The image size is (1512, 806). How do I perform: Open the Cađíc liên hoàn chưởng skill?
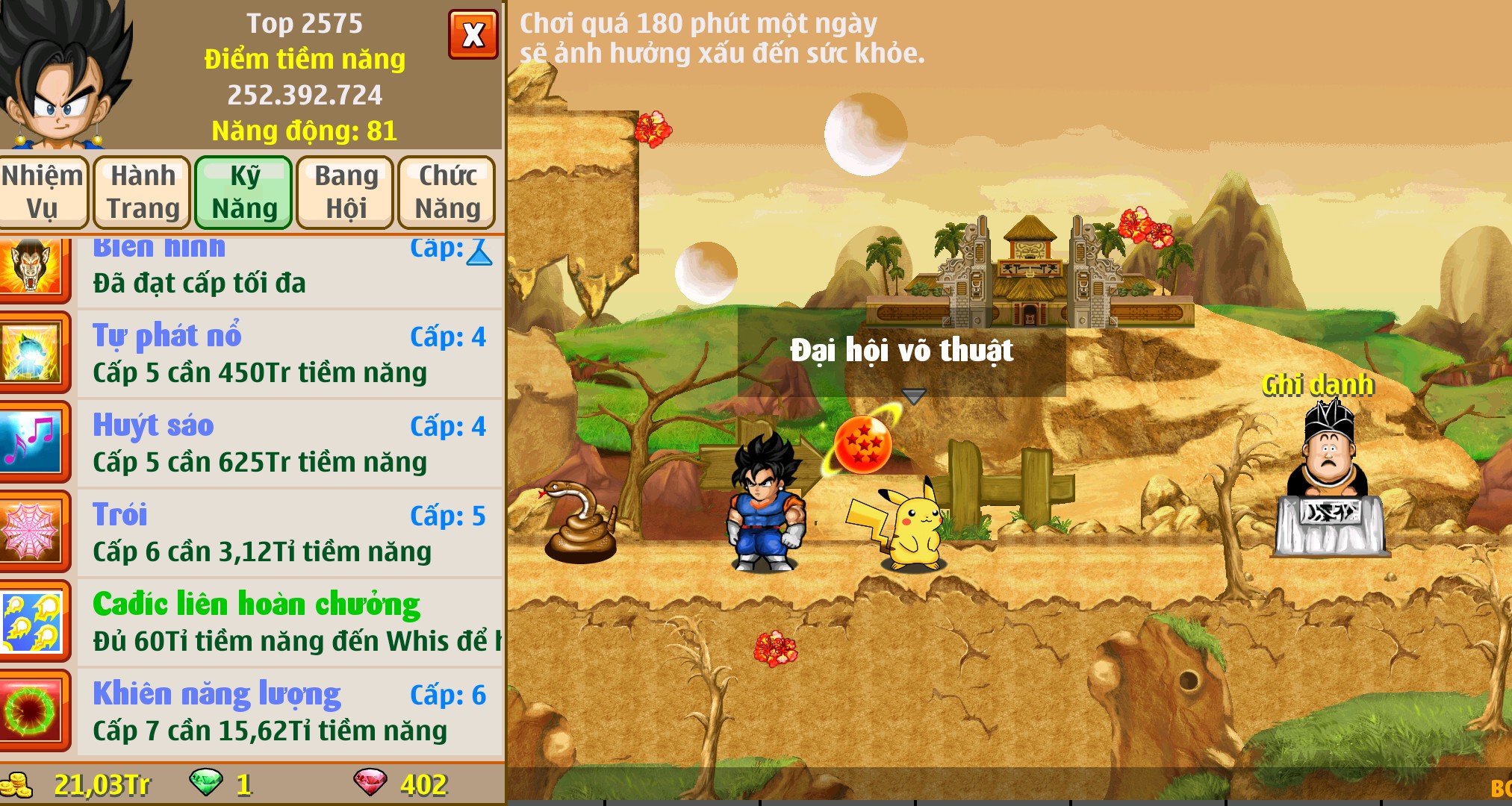[x=290, y=622]
